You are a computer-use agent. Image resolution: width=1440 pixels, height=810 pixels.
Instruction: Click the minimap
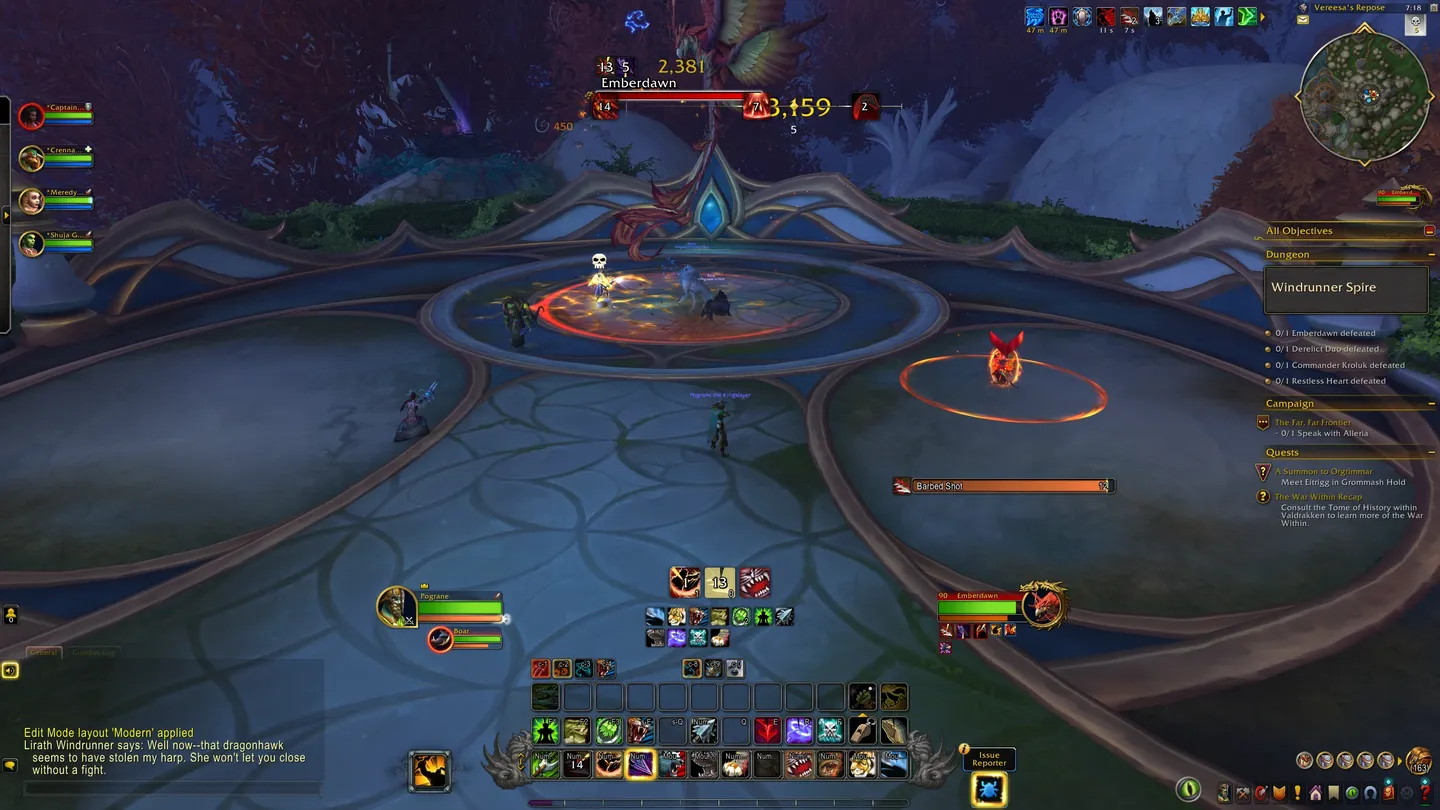[1364, 96]
